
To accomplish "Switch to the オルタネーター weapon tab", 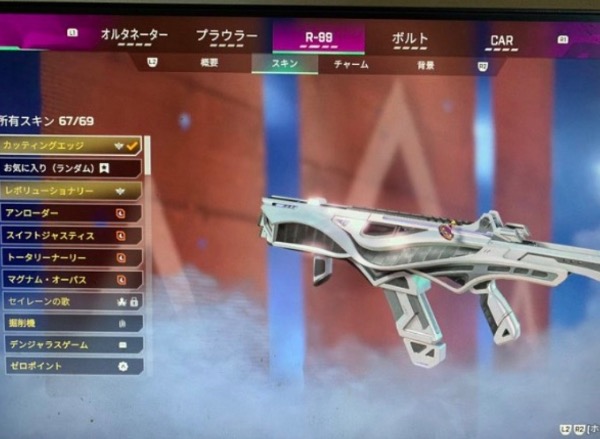I will [134, 36].
